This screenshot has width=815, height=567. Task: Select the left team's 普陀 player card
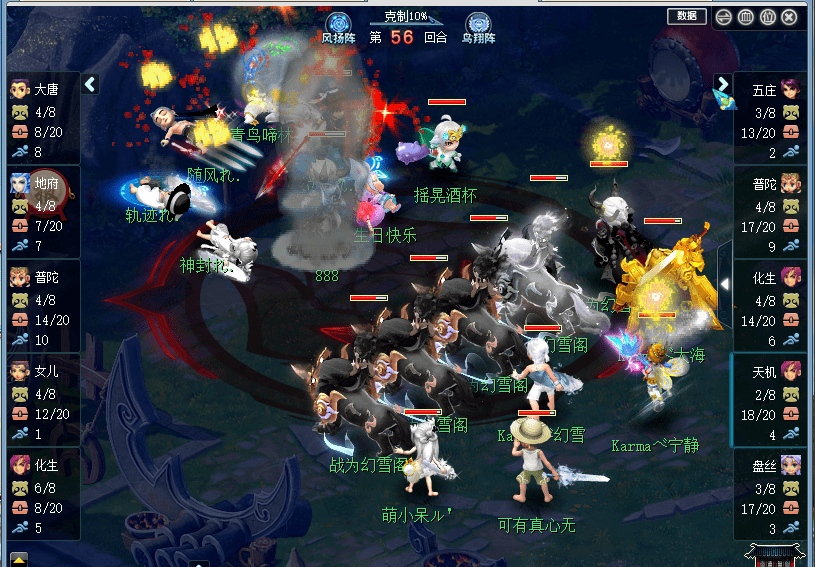point(42,307)
